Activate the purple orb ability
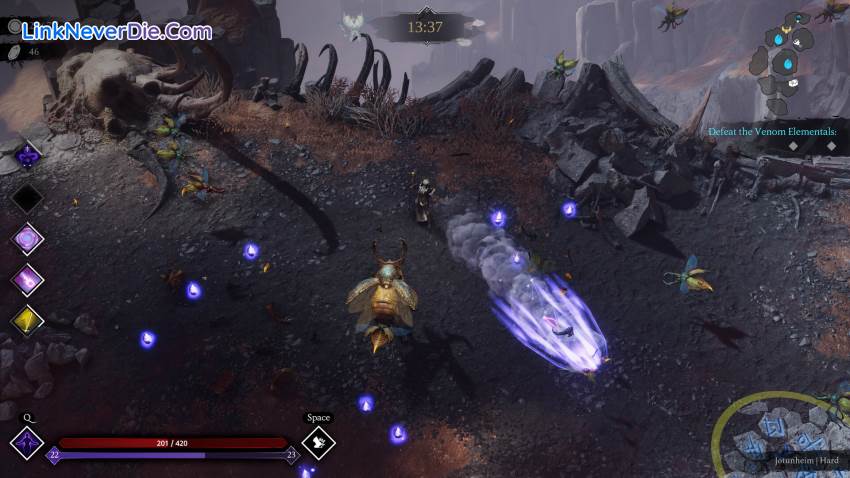Viewport: 850px width, 478px height. tap(27, 239)
